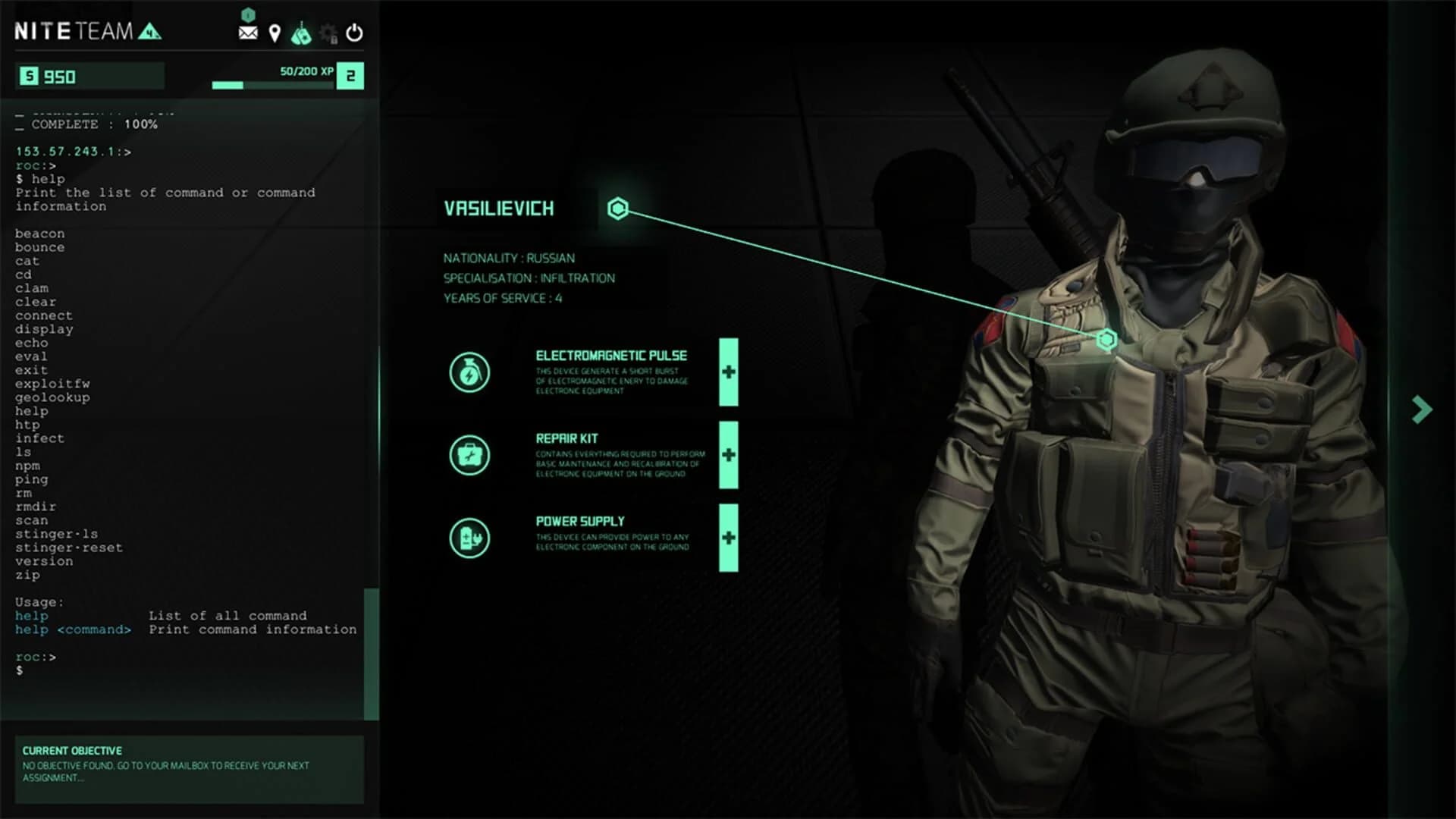Screen dimensions: 1456x819
Task: Select the Electromagnetic Pulse device icon
Action: (470, 372)
